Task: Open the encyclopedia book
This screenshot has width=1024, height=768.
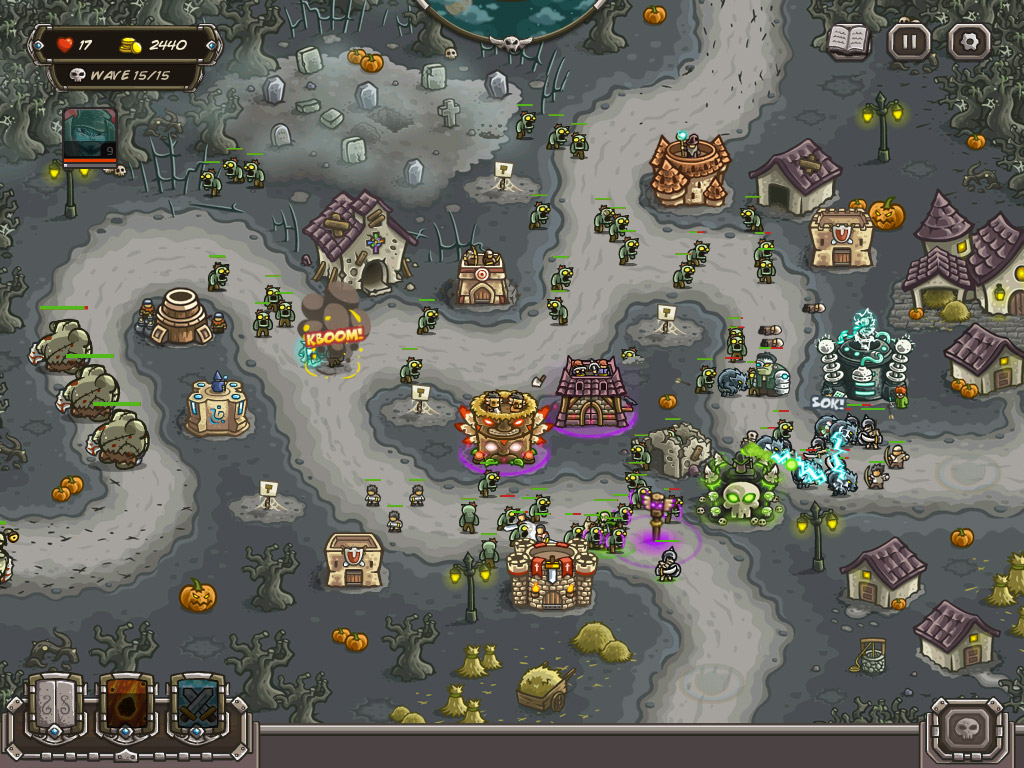Action: pyautogui.click(x=848, y=41)
